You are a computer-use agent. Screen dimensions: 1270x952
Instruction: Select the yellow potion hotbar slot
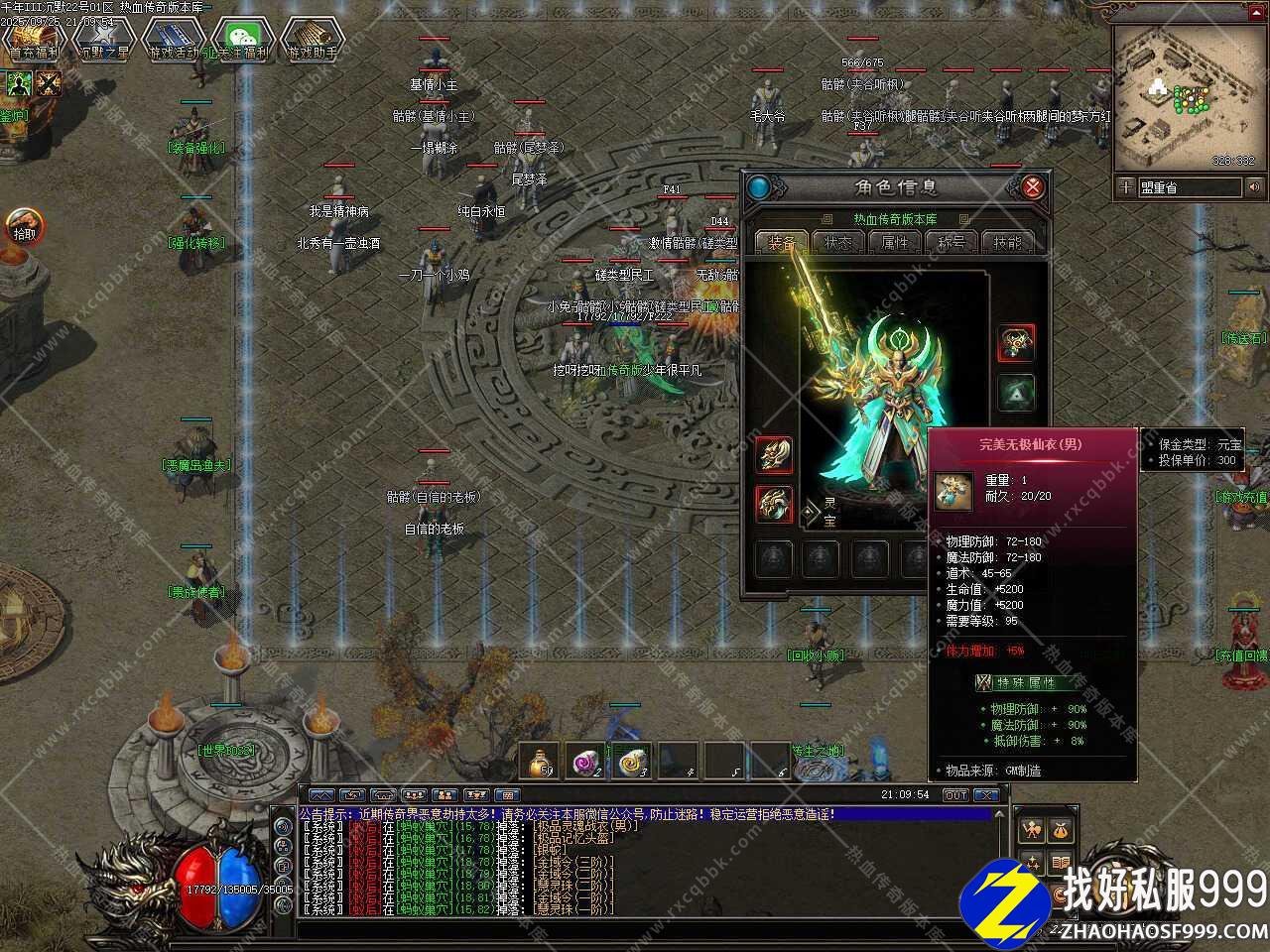pos(541,762)
